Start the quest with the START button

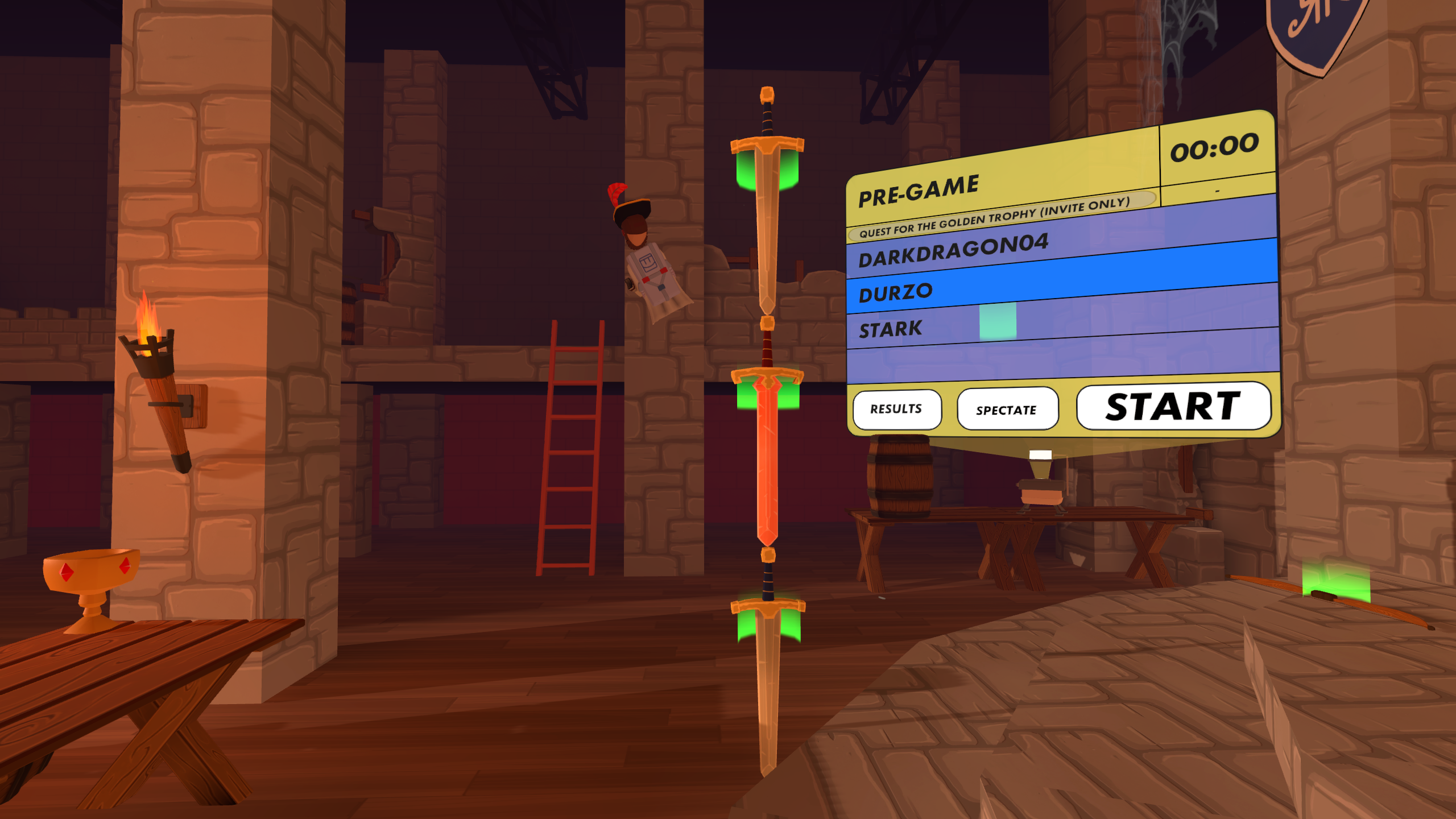point(1173,406)
